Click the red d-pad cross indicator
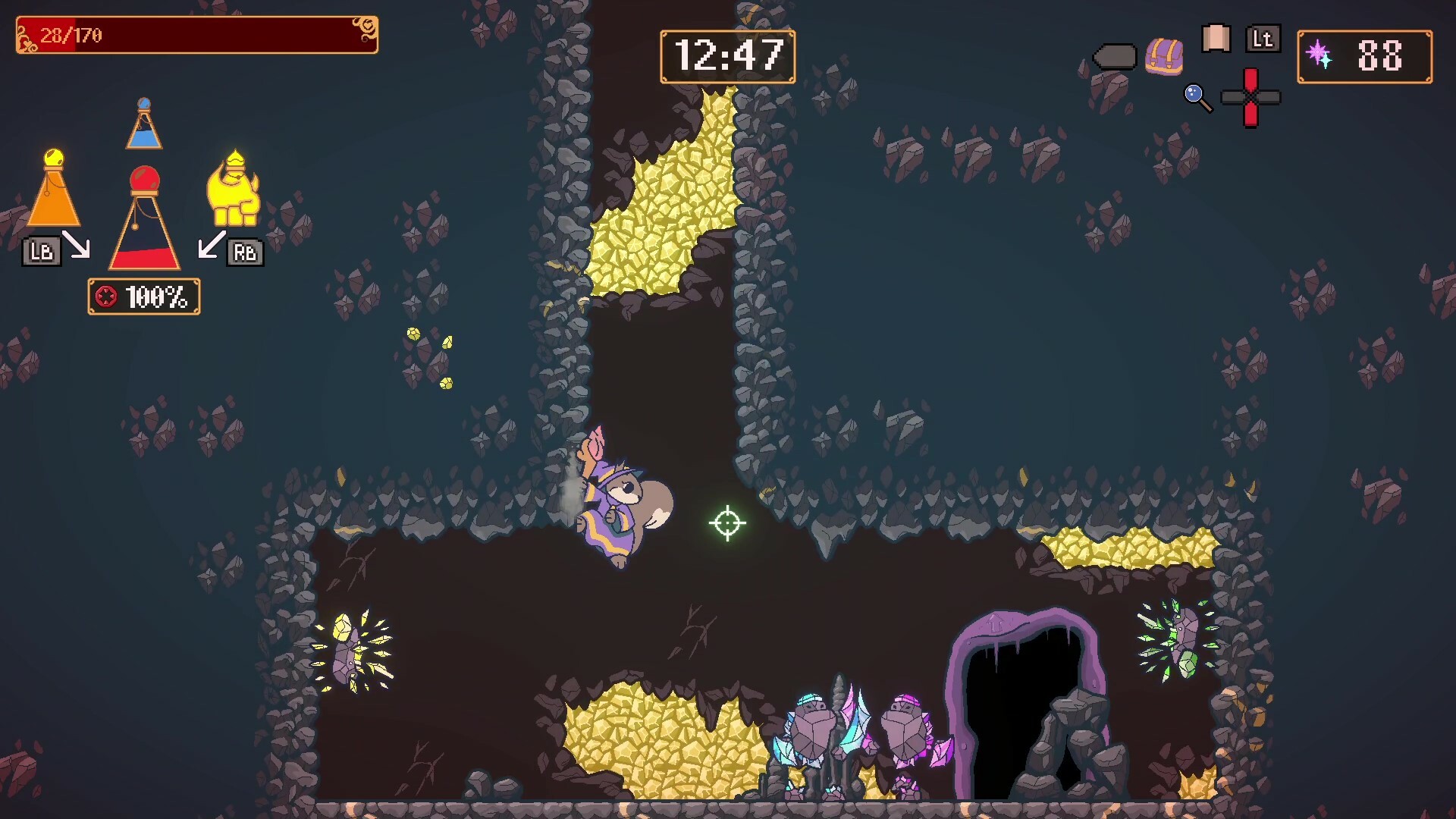Viewport: 1456px width, 819px height. (x=1250, y=98)
